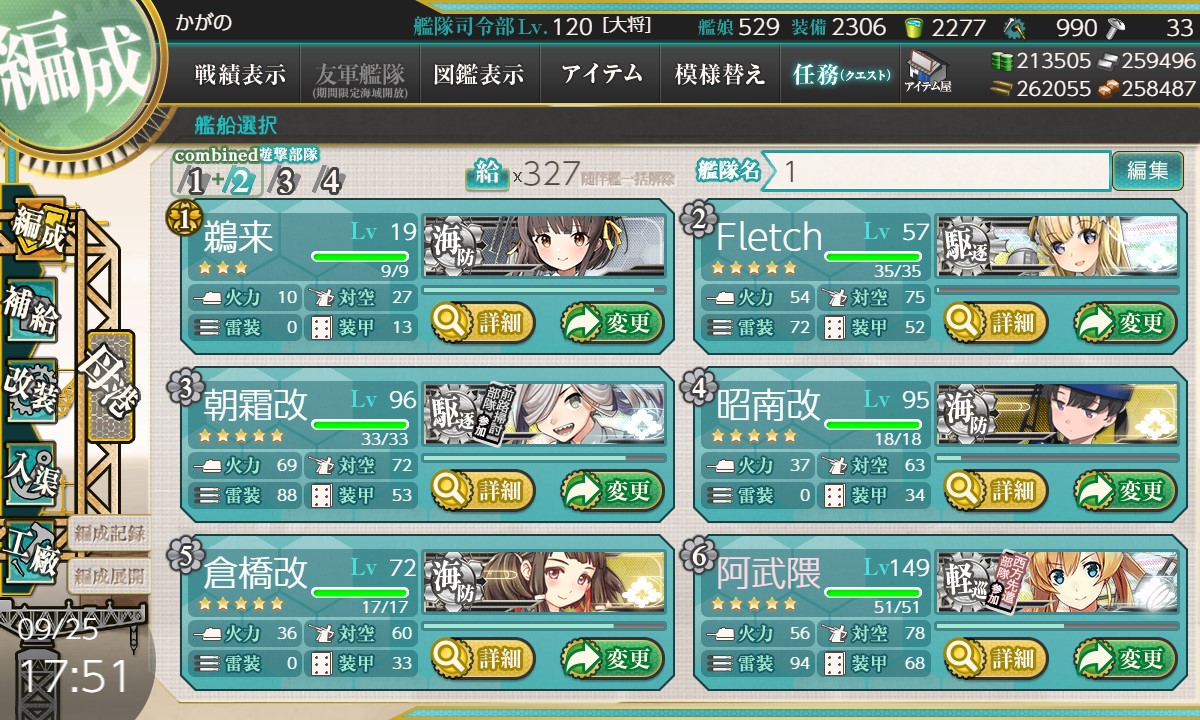The image size is (1200, 720).
Task: Switch to fleet tab 4
Action: (x=329, y=182)
